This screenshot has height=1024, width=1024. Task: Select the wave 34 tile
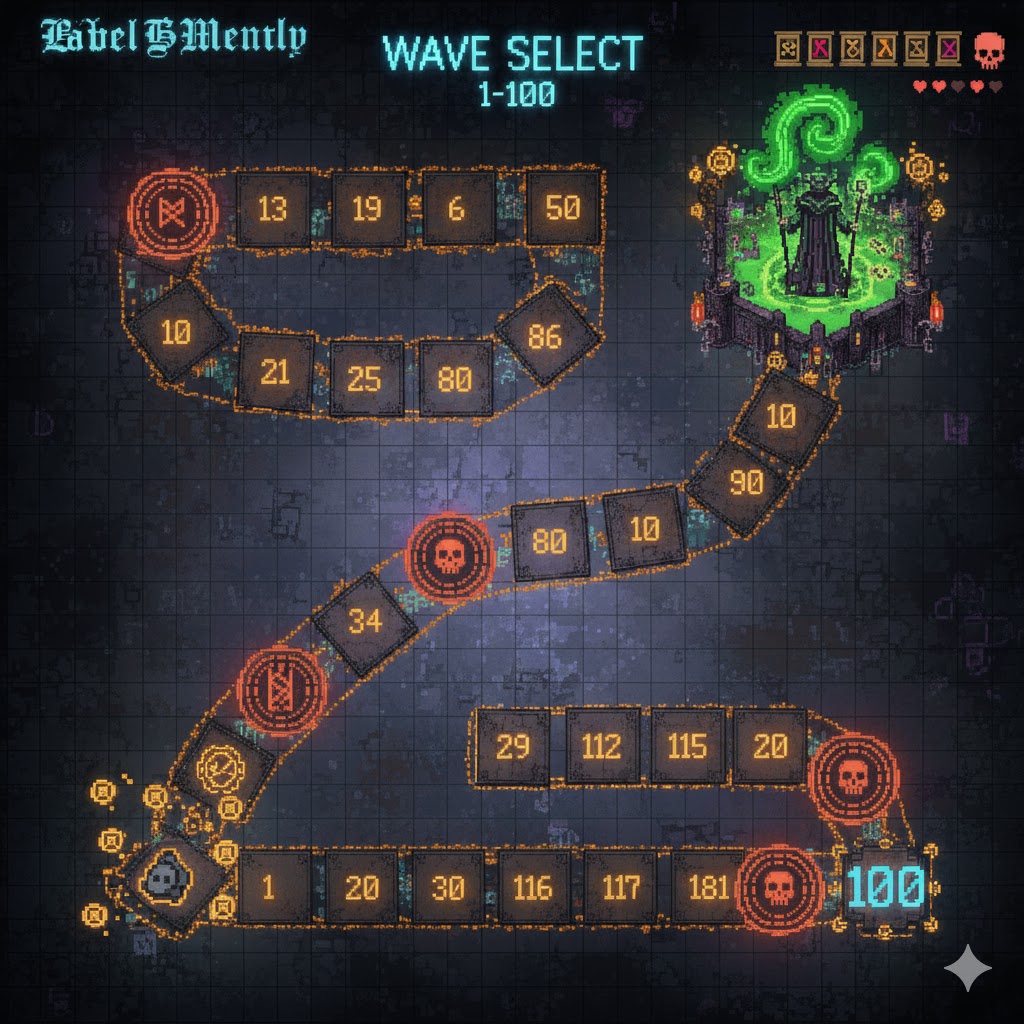point(365,622)
